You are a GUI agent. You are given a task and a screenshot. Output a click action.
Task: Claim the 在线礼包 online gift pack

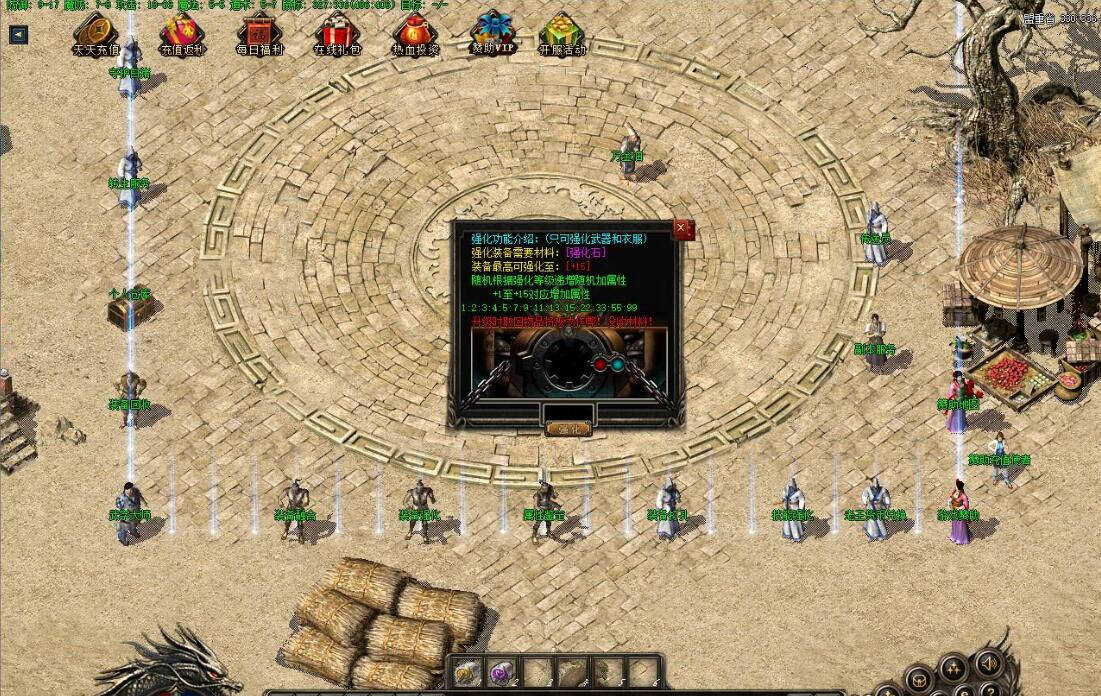coord(337,35)
